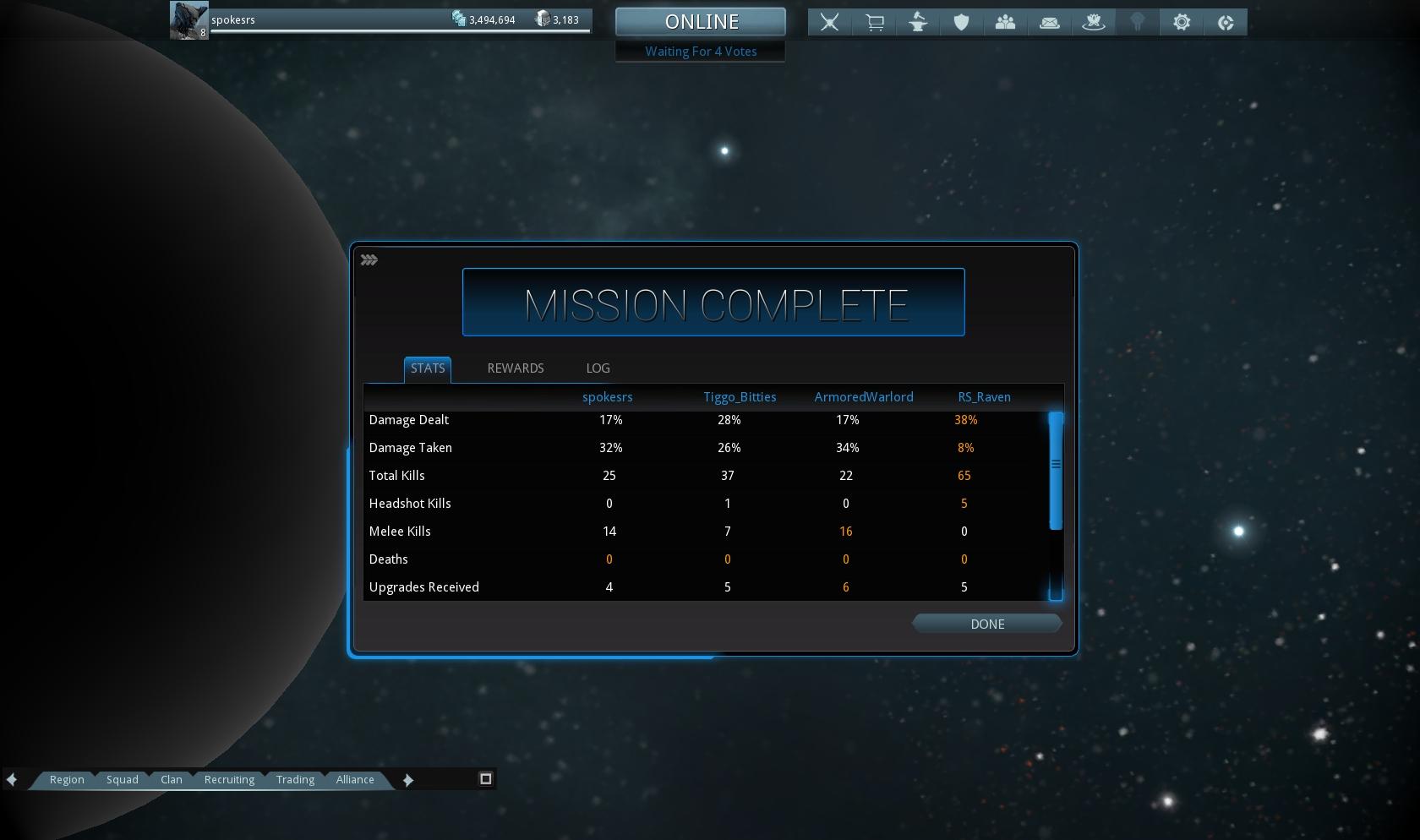
Task: Open the friends group icon
Action: pyautogui.click(x=1006, y=23)
